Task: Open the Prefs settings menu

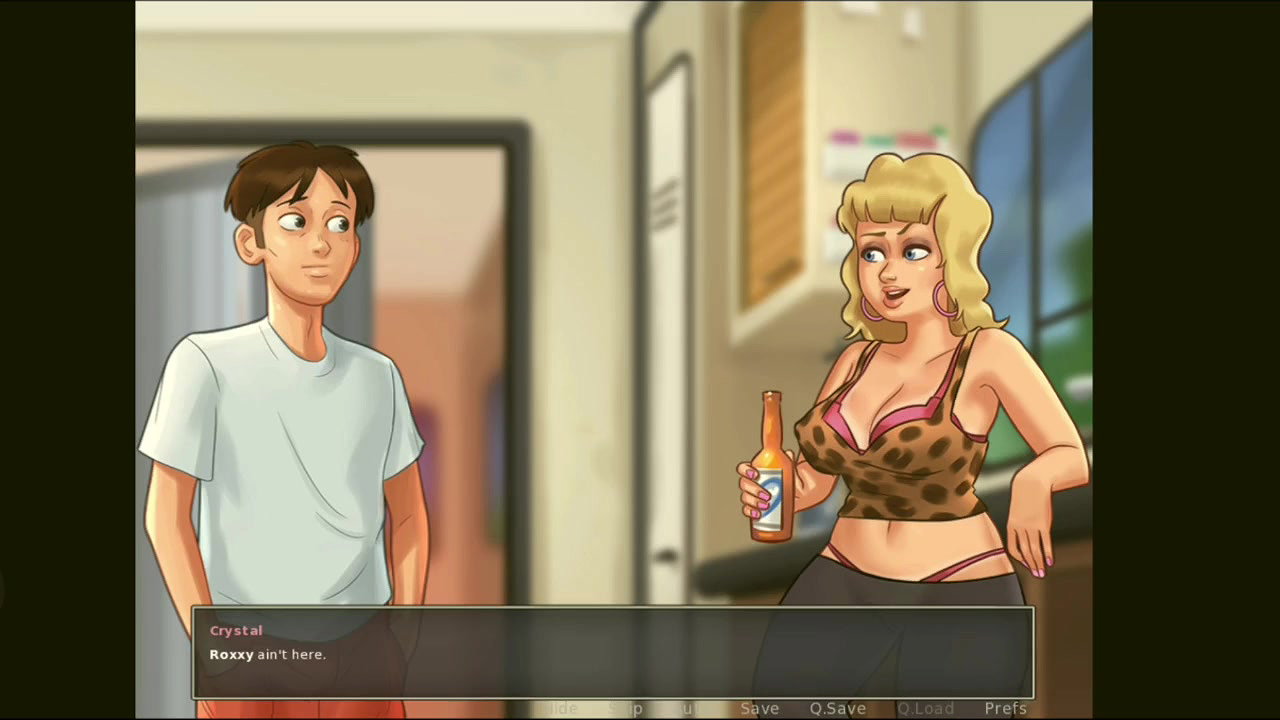Action: [x=1005, y=708]
